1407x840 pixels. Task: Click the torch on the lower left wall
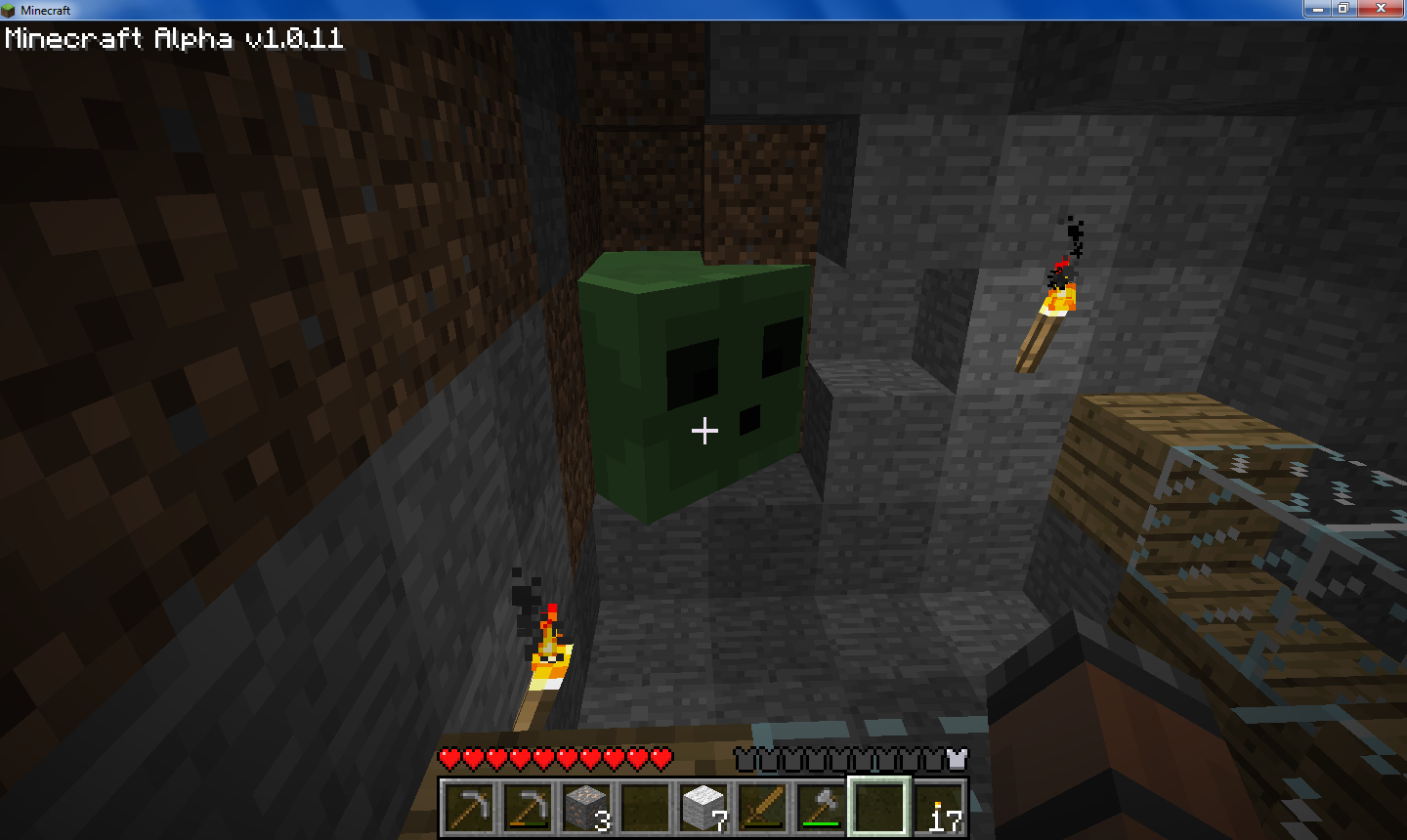click(x=547, y=664)
